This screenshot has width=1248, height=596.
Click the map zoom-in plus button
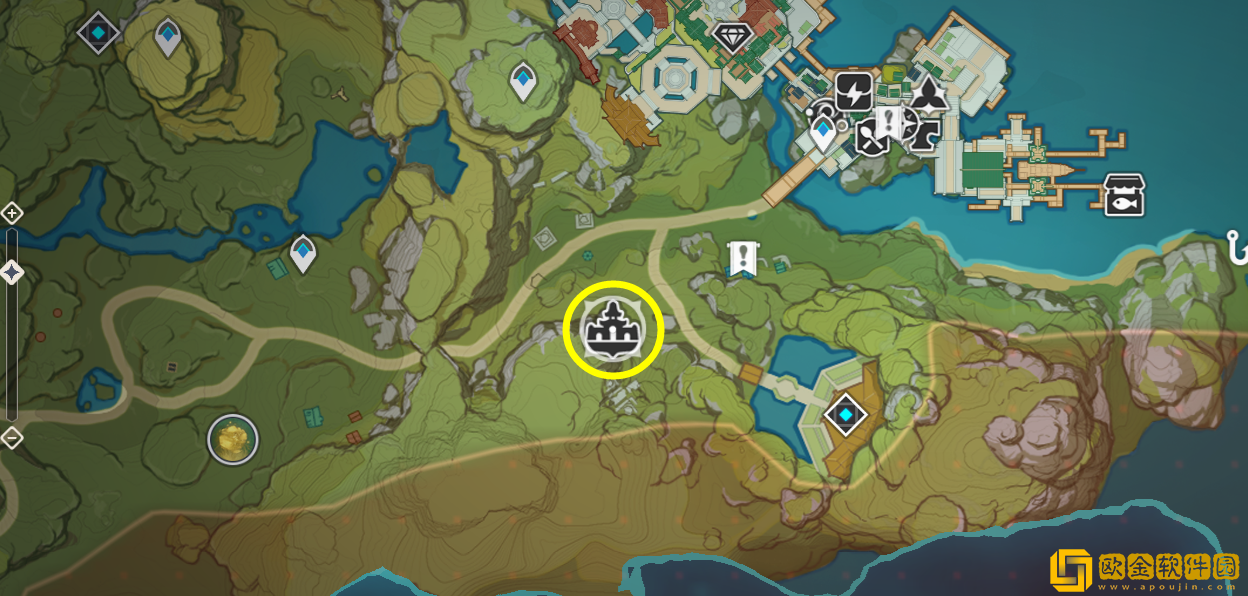(11, 213)
